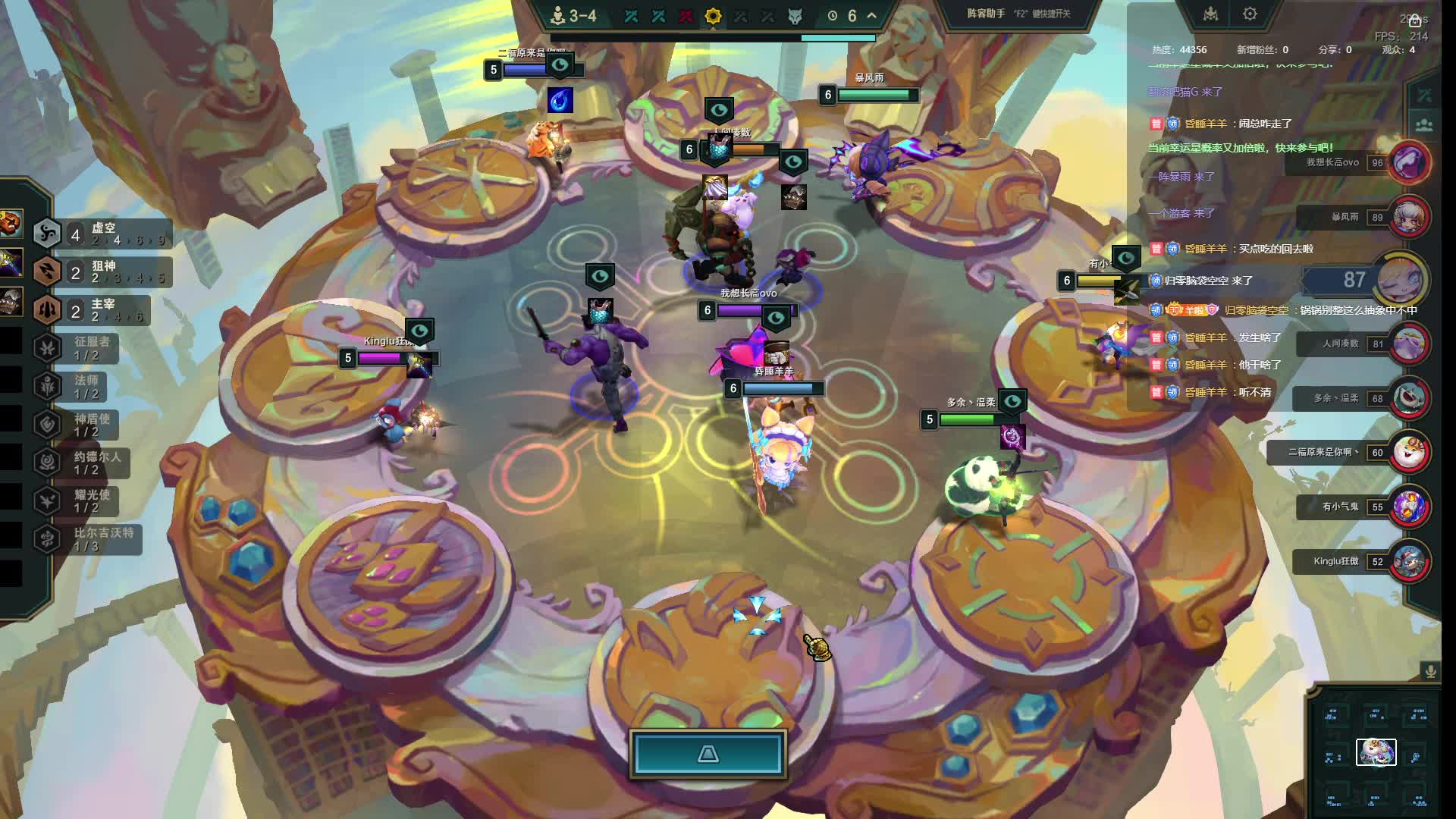Click the eye icon above 多余丶温柔
Image resolution: width=1456 pixels, height=819 pixels.
pyautogui.click(x=1012, y=401)
